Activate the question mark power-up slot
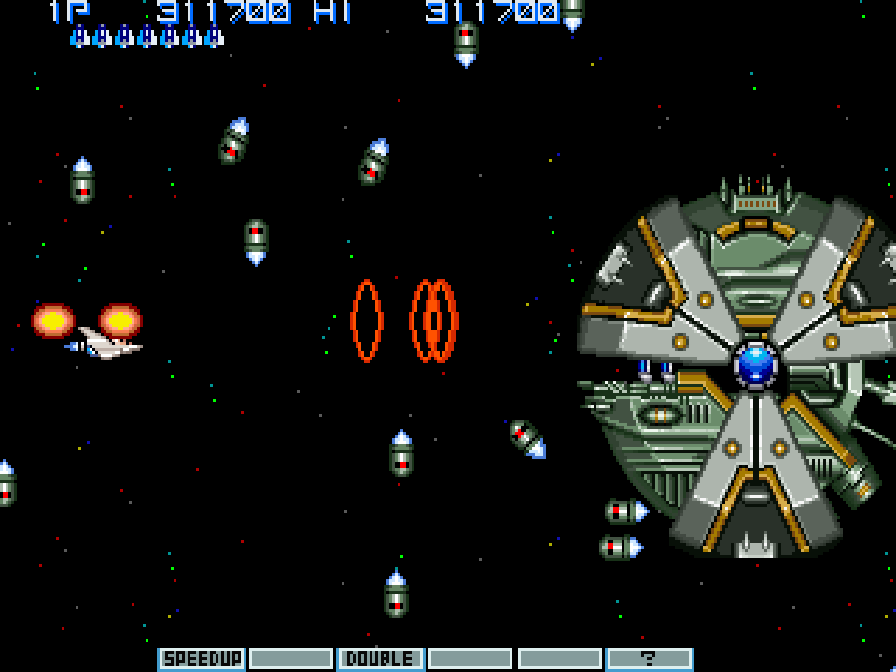896x672 pixels. (x=649, y=658)
